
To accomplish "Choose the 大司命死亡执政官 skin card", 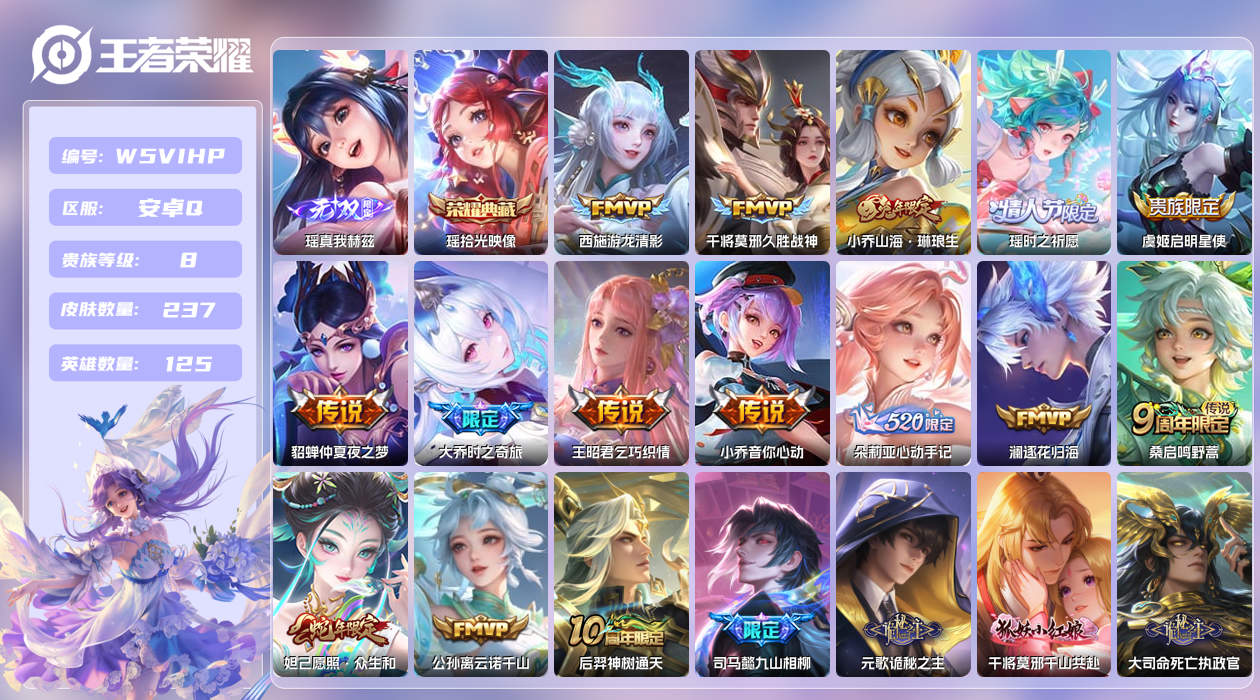I will [x=1184, y=574].
